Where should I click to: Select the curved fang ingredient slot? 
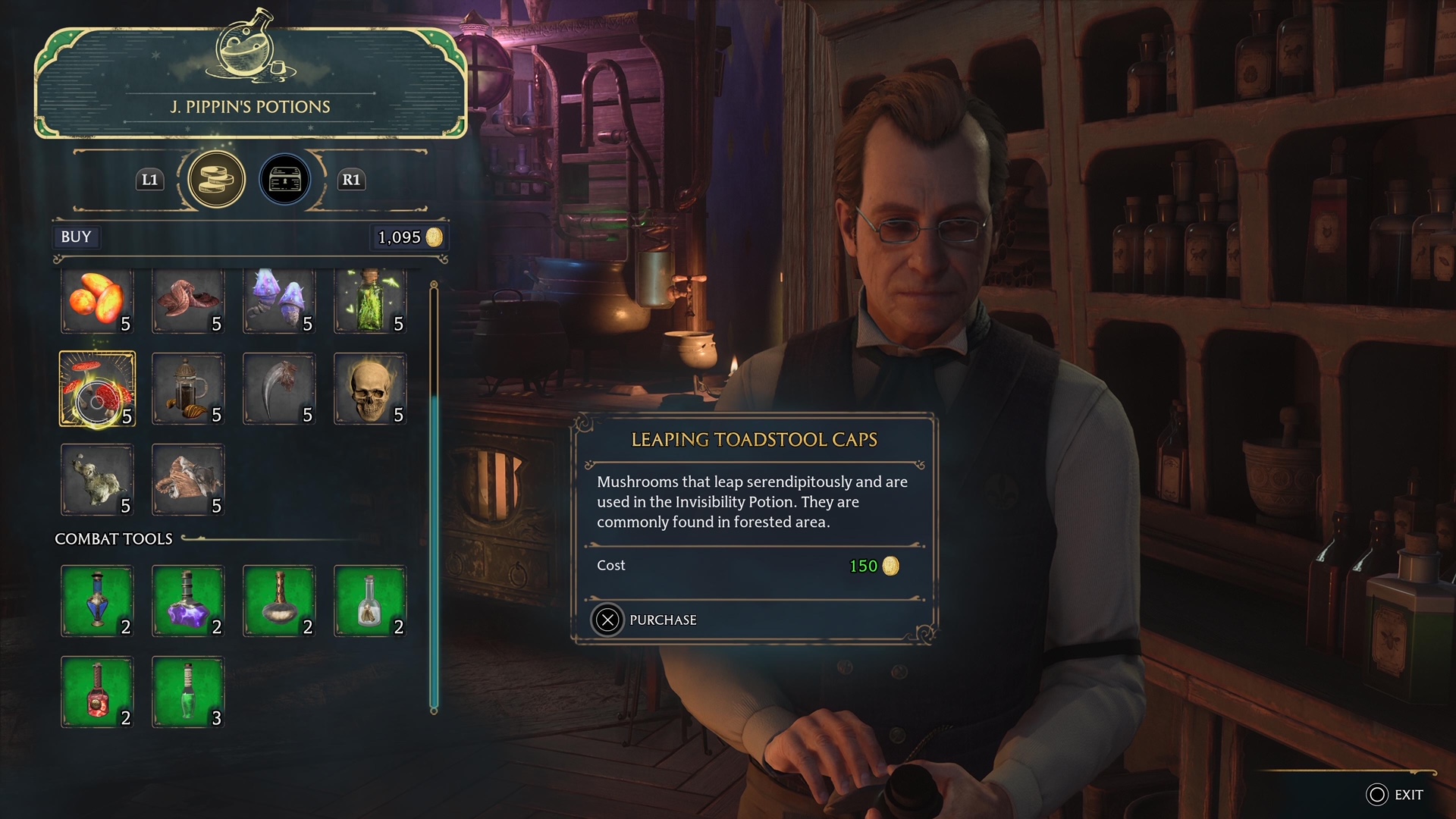click(x=279, y=389)
